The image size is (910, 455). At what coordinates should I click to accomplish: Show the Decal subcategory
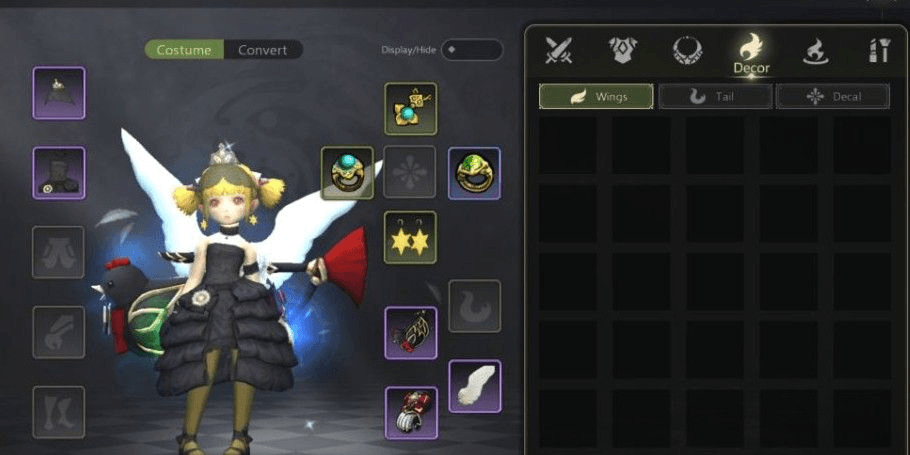tap(832, 96)
